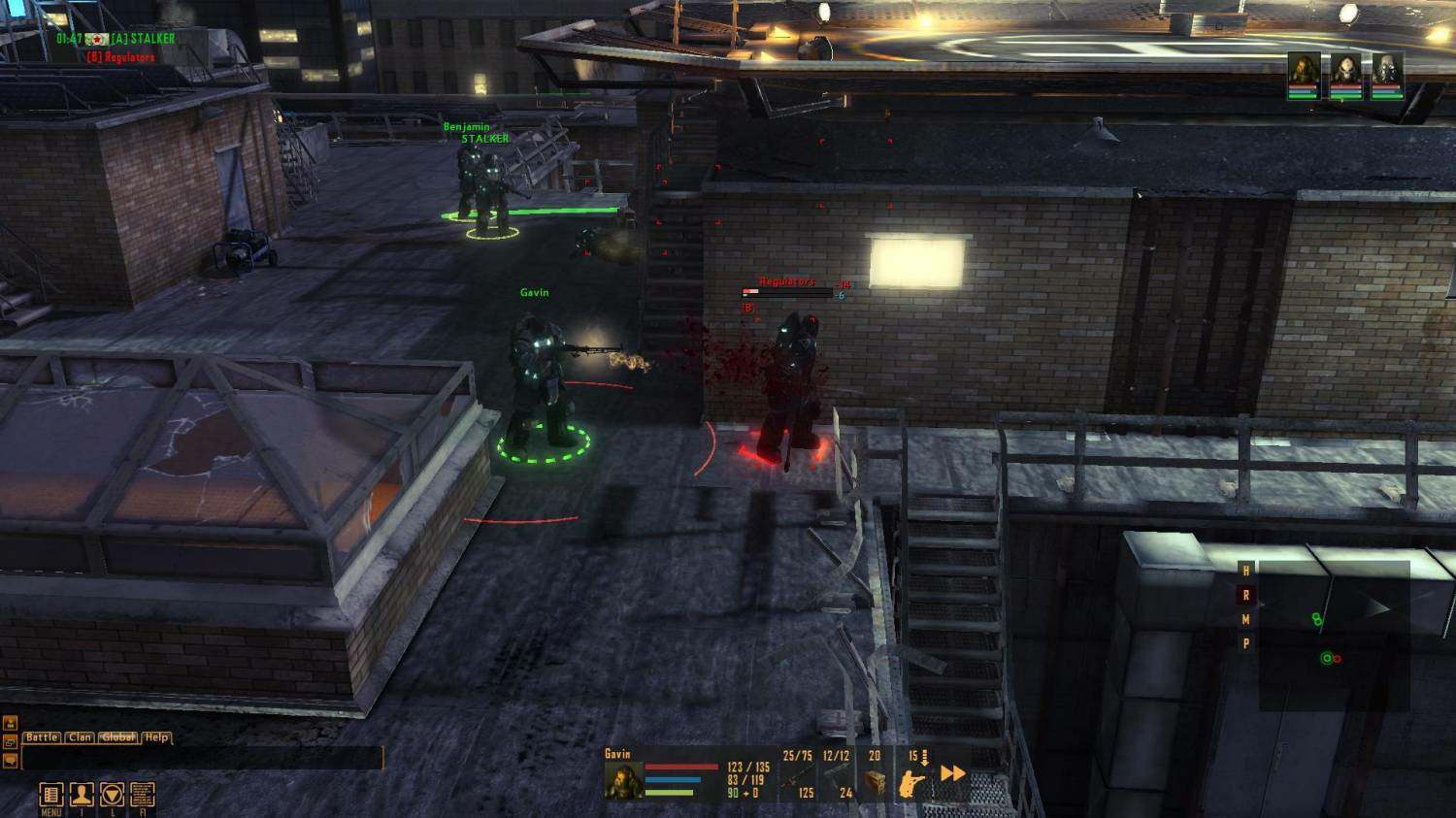
Task: Click the speech bubble chat icon
Action: click(11, 760)
